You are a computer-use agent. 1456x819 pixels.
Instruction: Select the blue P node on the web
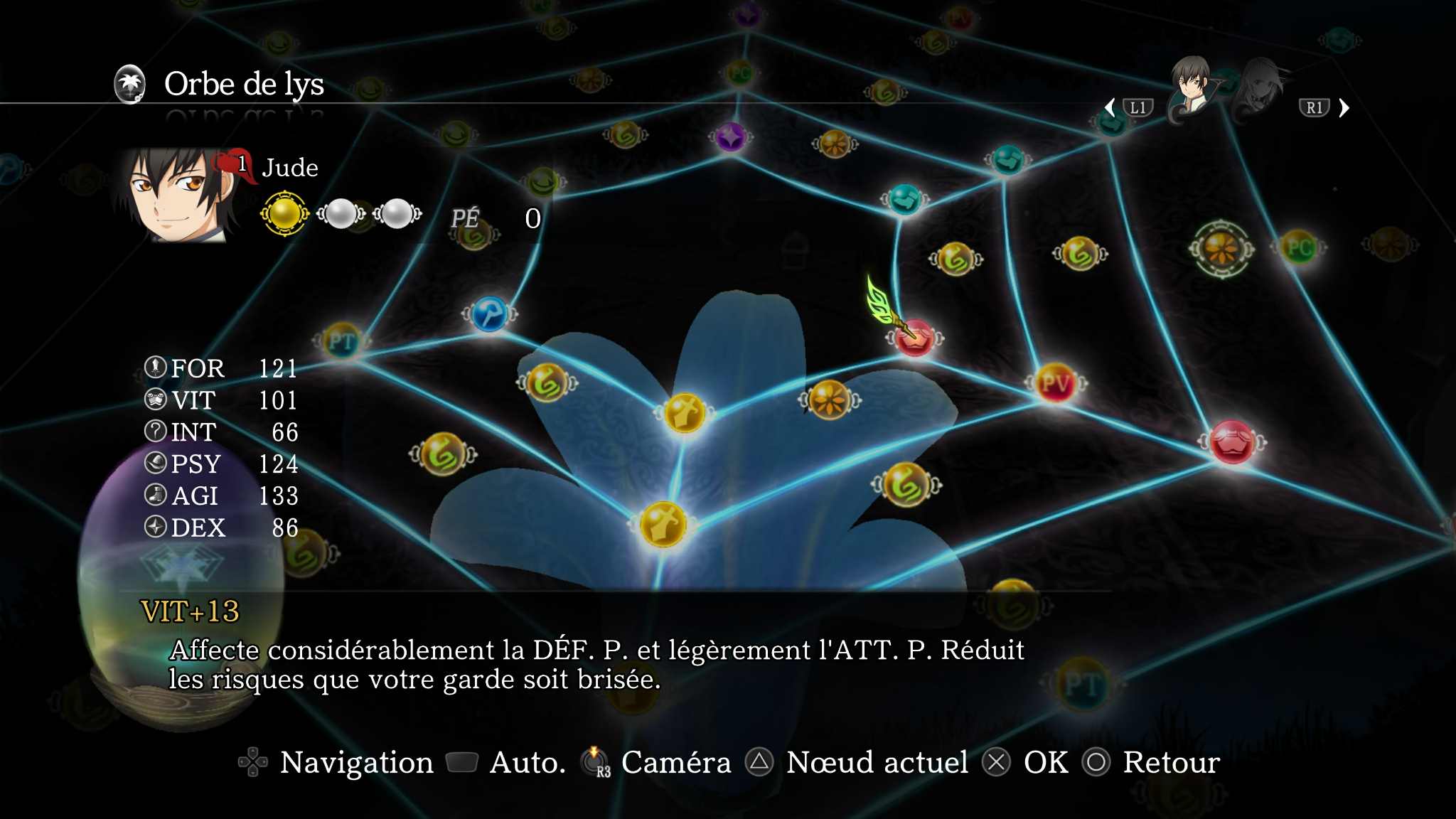pos(490,314)
